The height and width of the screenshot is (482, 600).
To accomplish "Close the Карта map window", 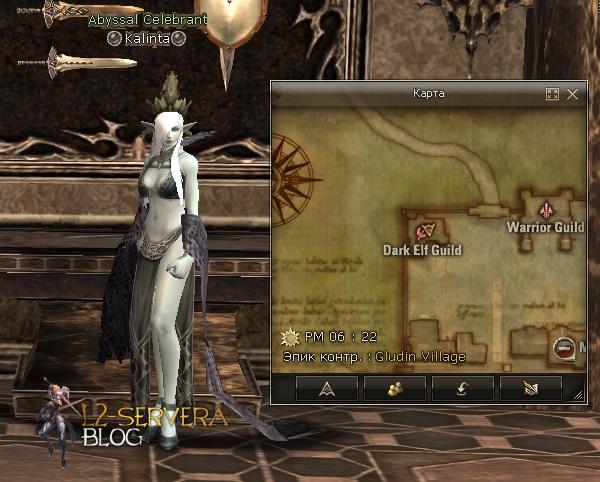I will pyautogui.click(x=573, y=94).
